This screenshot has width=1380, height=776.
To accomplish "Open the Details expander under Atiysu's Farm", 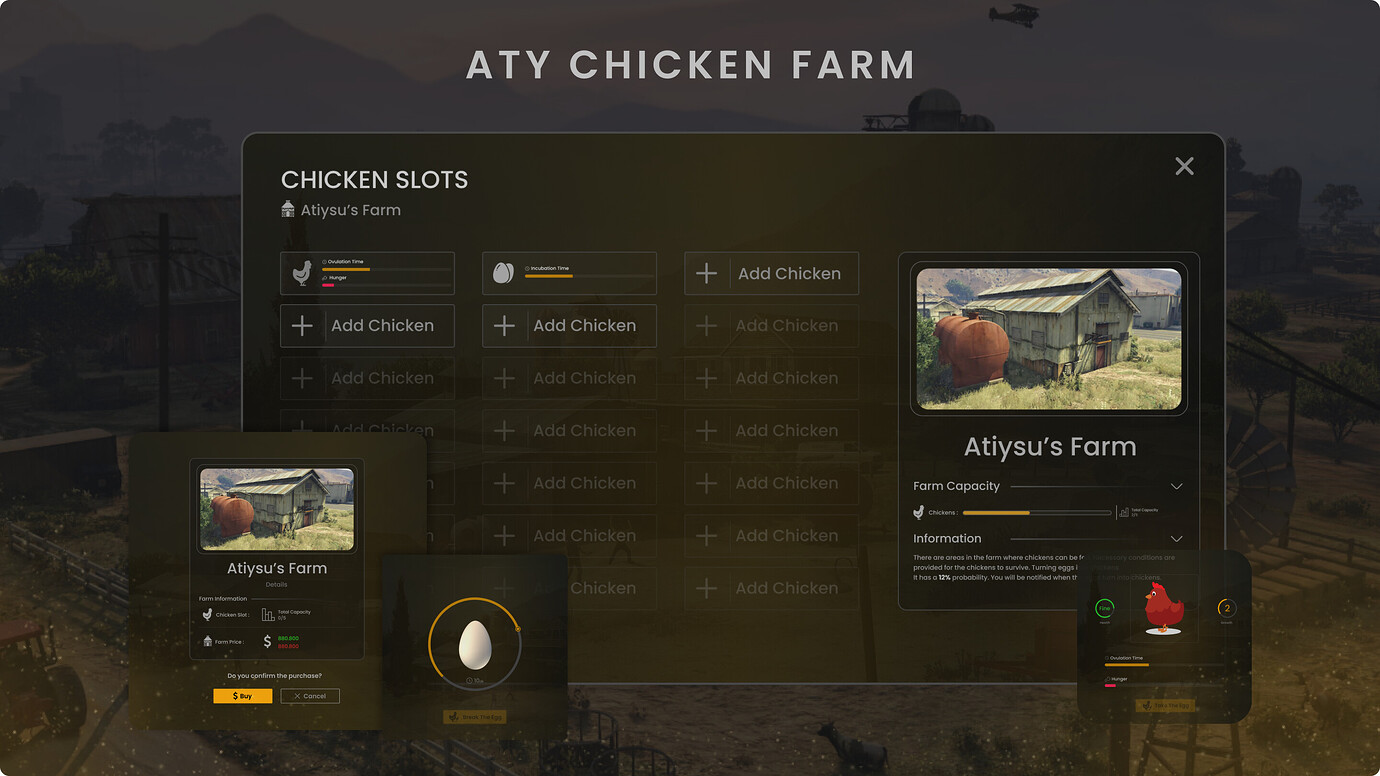I will pos(276,584).
